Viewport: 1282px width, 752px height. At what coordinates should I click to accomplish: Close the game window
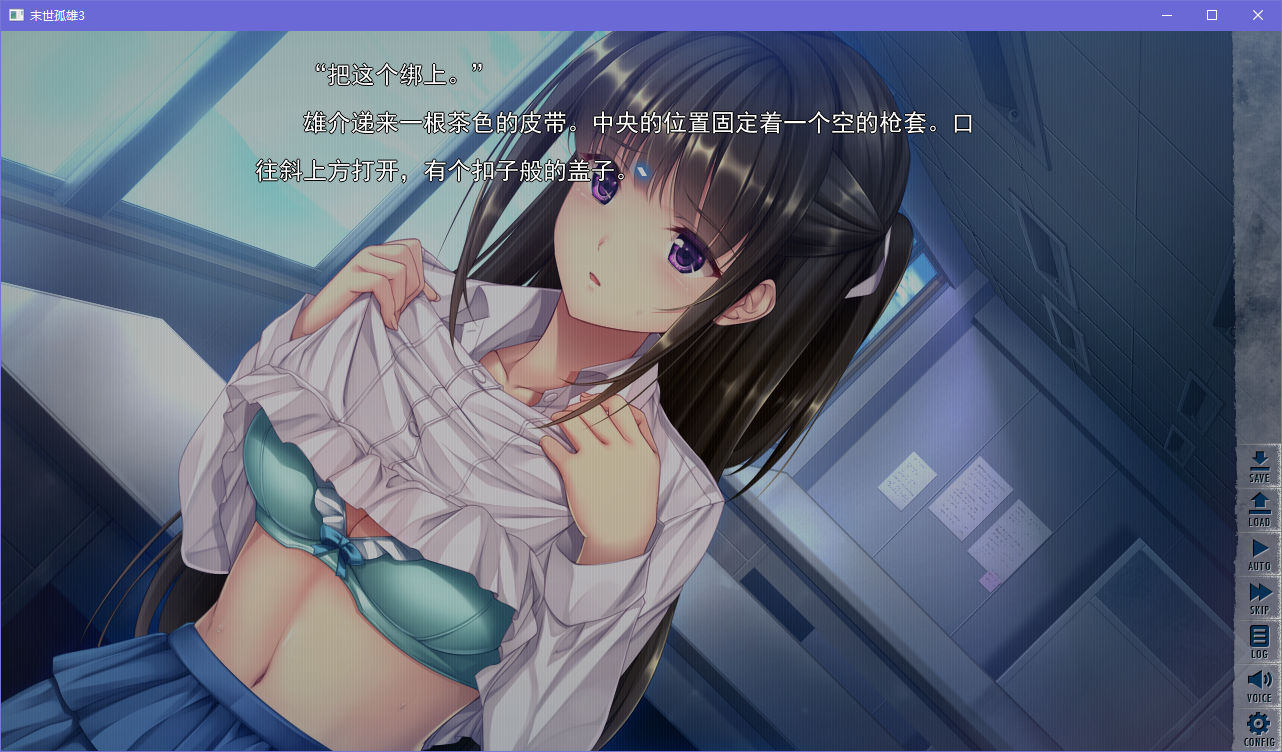tap(1258, 15)
